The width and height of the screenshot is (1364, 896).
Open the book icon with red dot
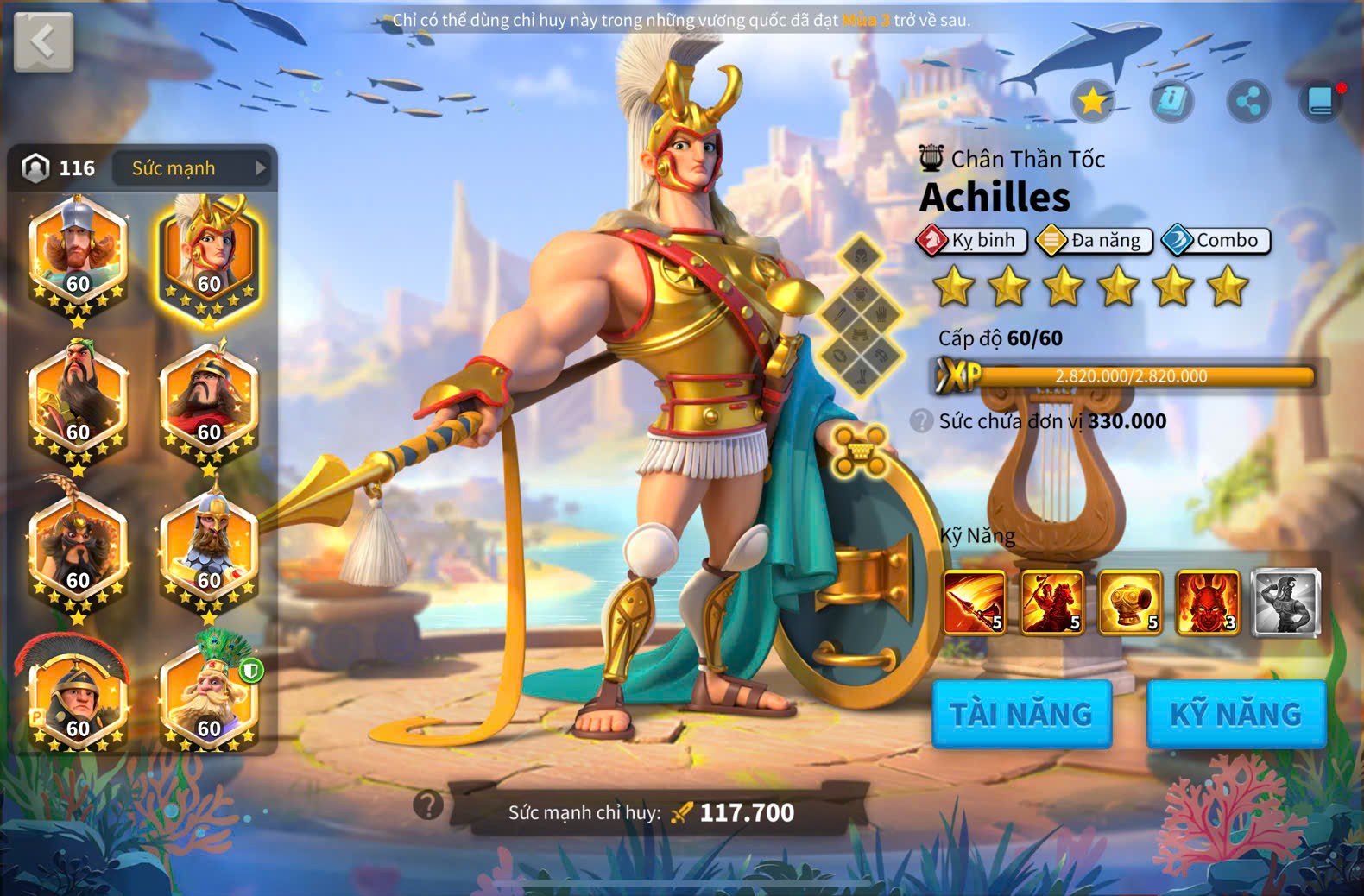click(1321, 102)
